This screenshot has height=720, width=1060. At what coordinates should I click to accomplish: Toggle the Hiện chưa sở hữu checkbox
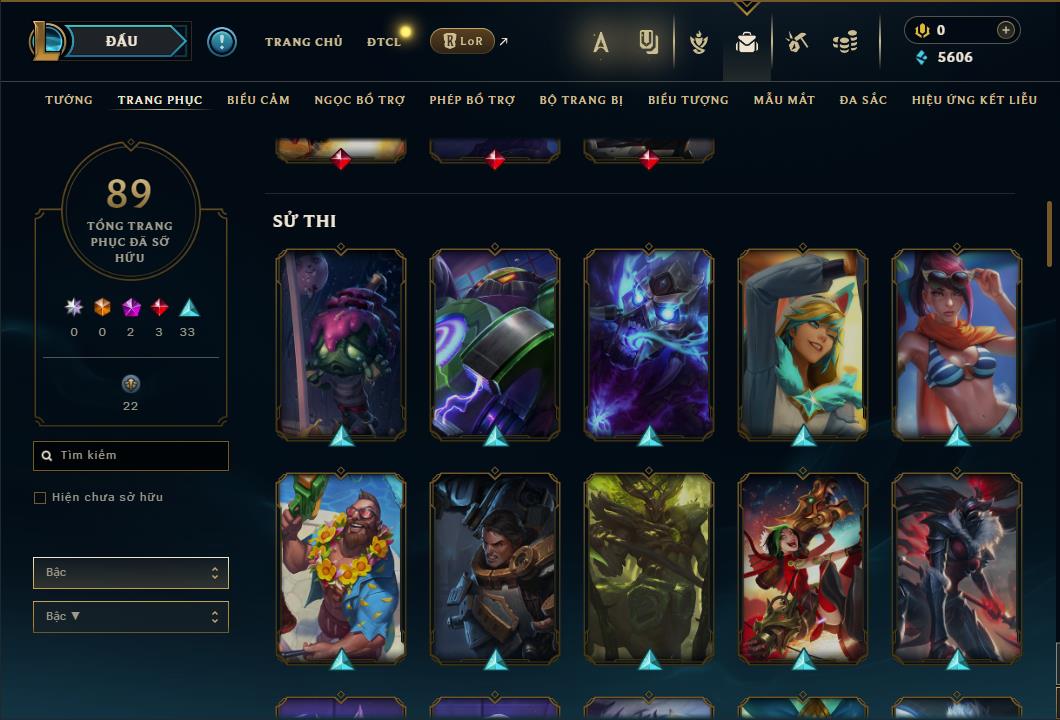point(40,498)
